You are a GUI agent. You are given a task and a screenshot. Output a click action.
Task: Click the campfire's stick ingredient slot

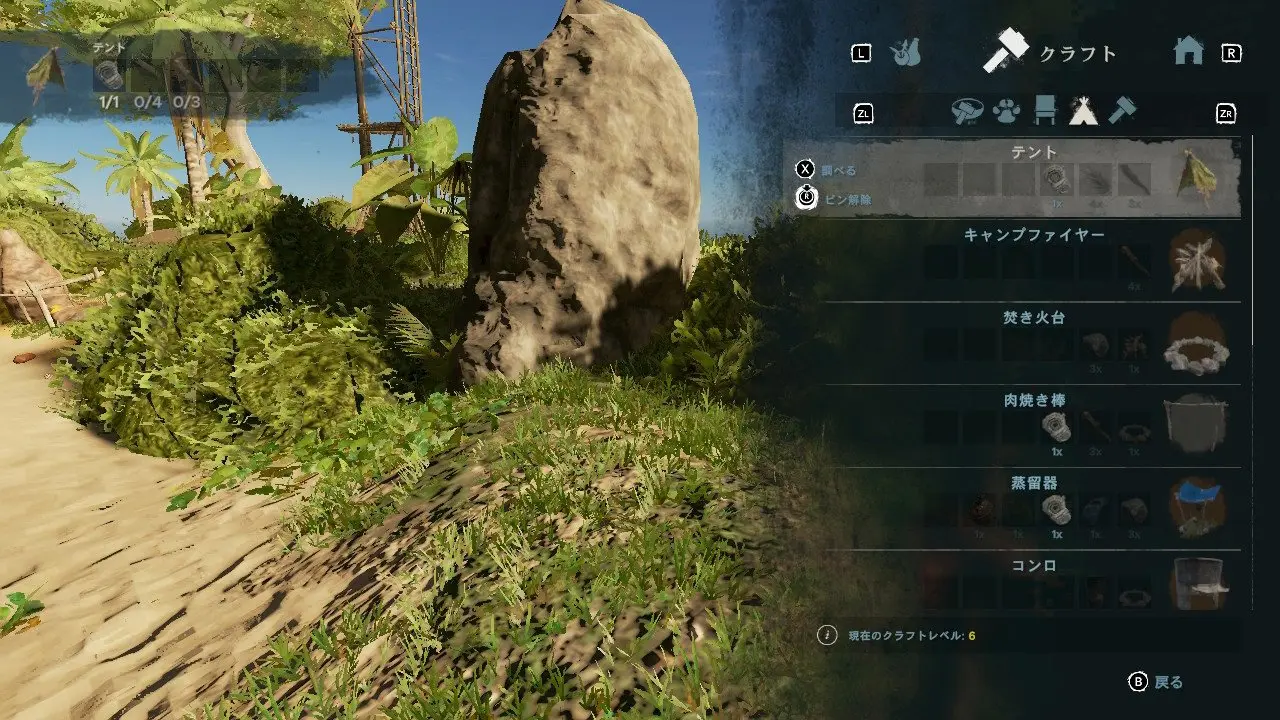(1134, 263)
